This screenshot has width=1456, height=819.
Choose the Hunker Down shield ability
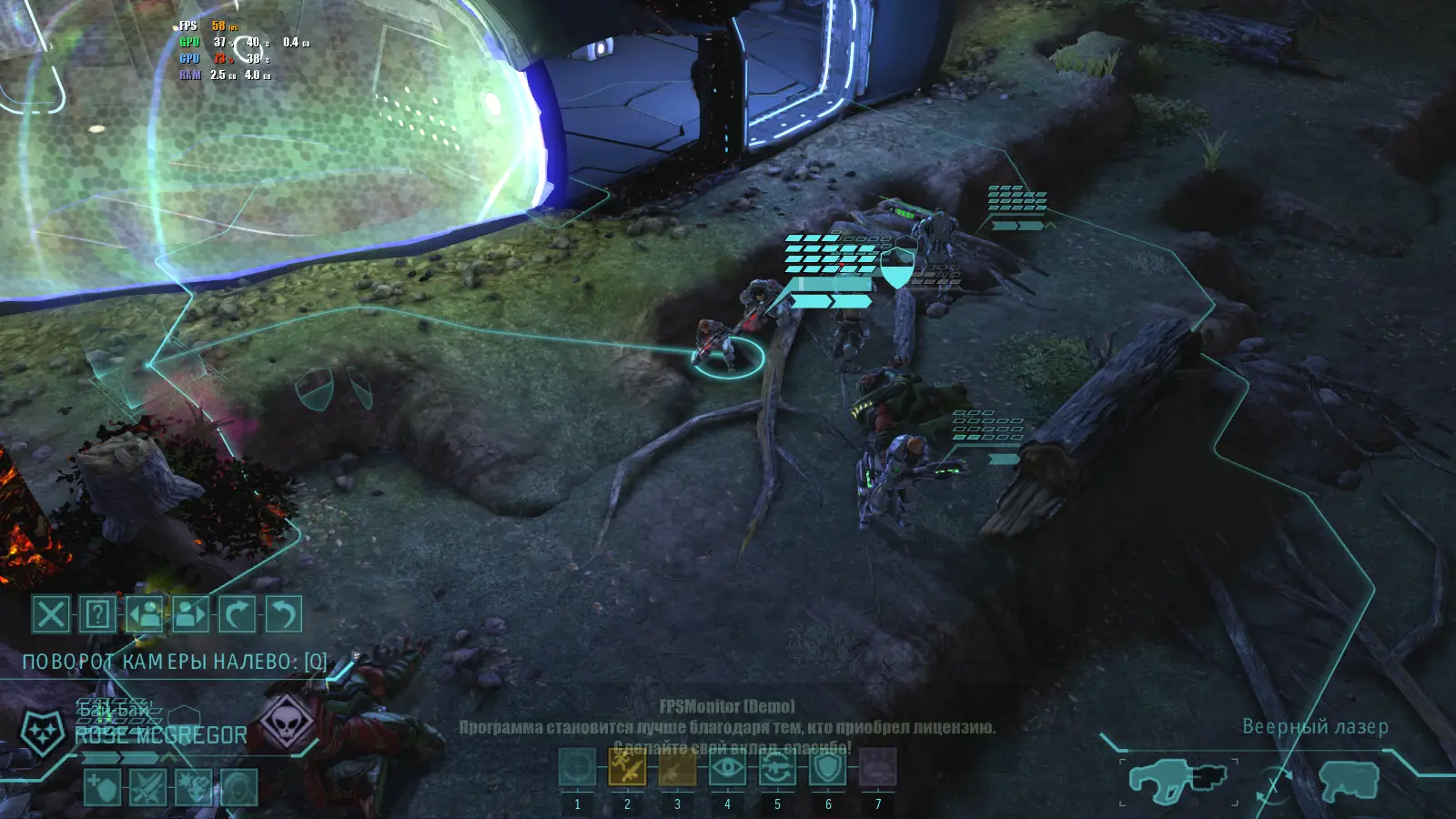tap(828, 768)
